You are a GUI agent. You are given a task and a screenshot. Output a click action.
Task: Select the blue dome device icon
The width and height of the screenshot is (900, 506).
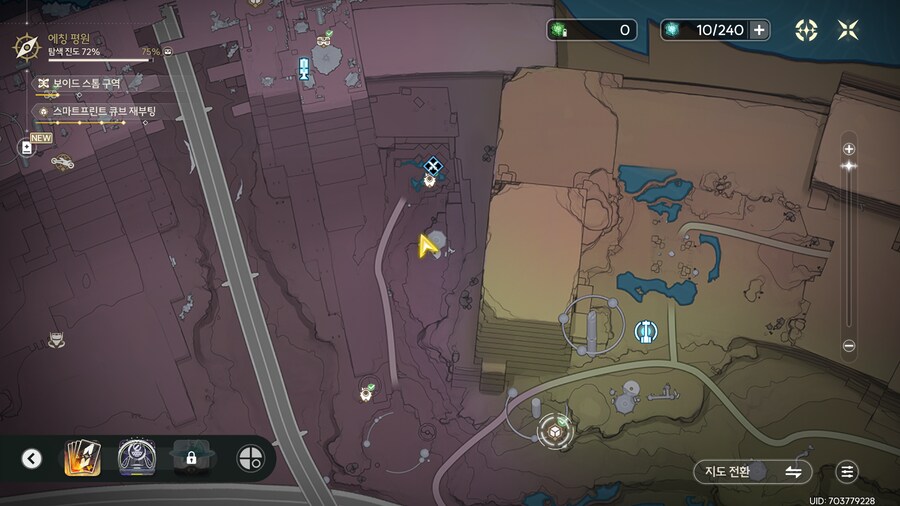pyautogui.click(x=135, y=458)
